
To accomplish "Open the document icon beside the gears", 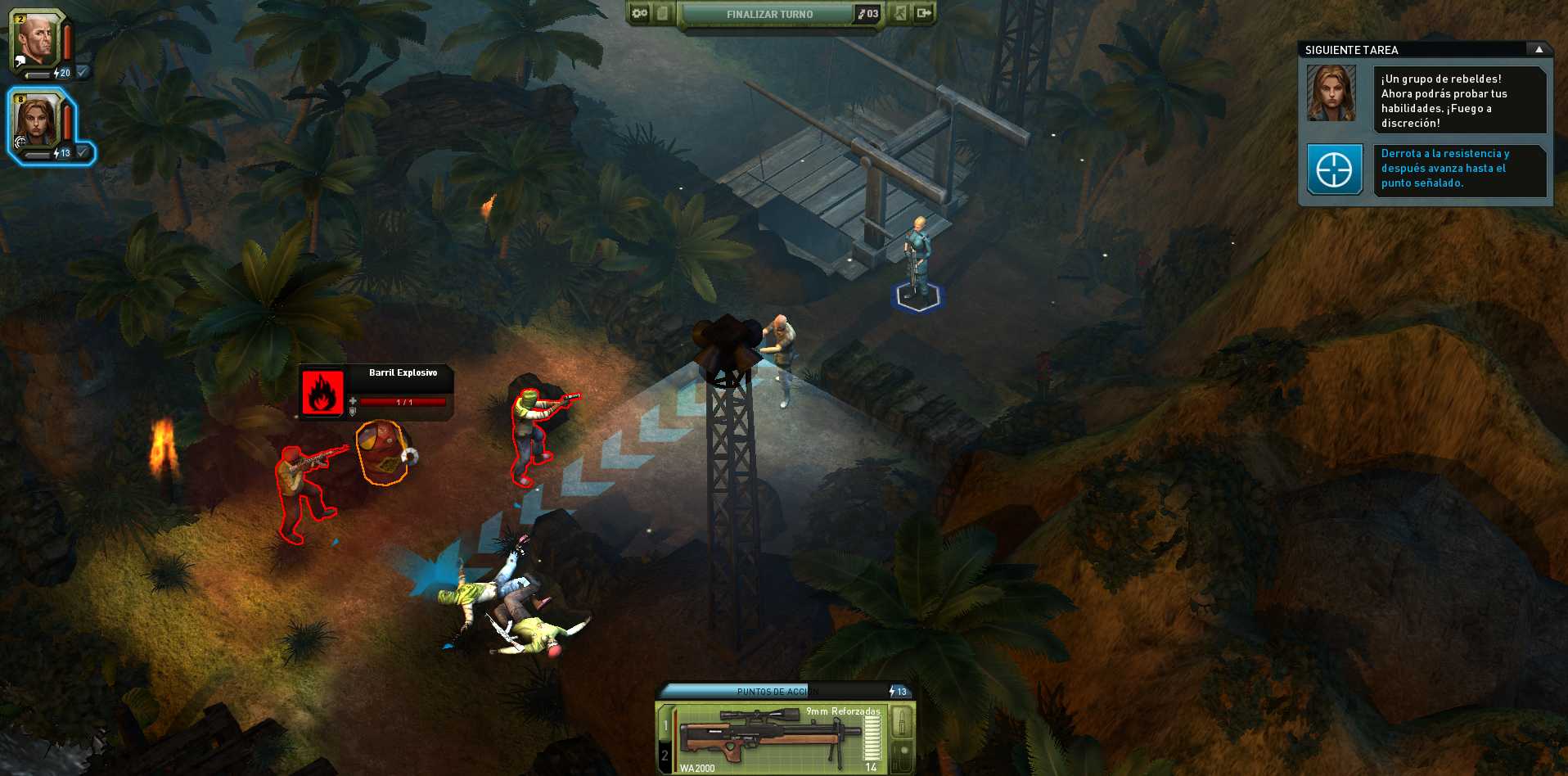I will [663, 13].
